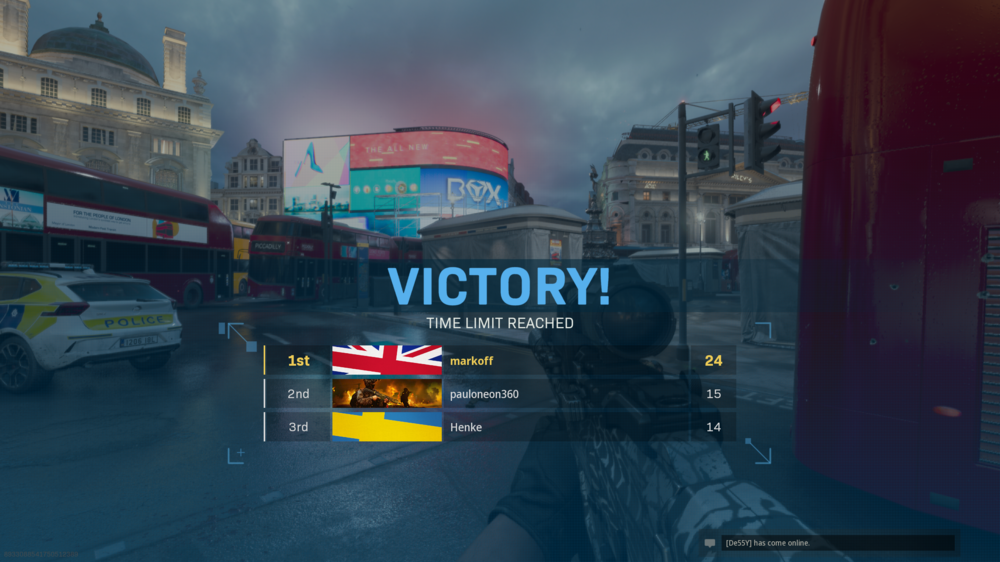Click markoff's Union Jack emblem
Viewport: 1000px width, 562px height.
pyautogui.click(x=387, y=360)
